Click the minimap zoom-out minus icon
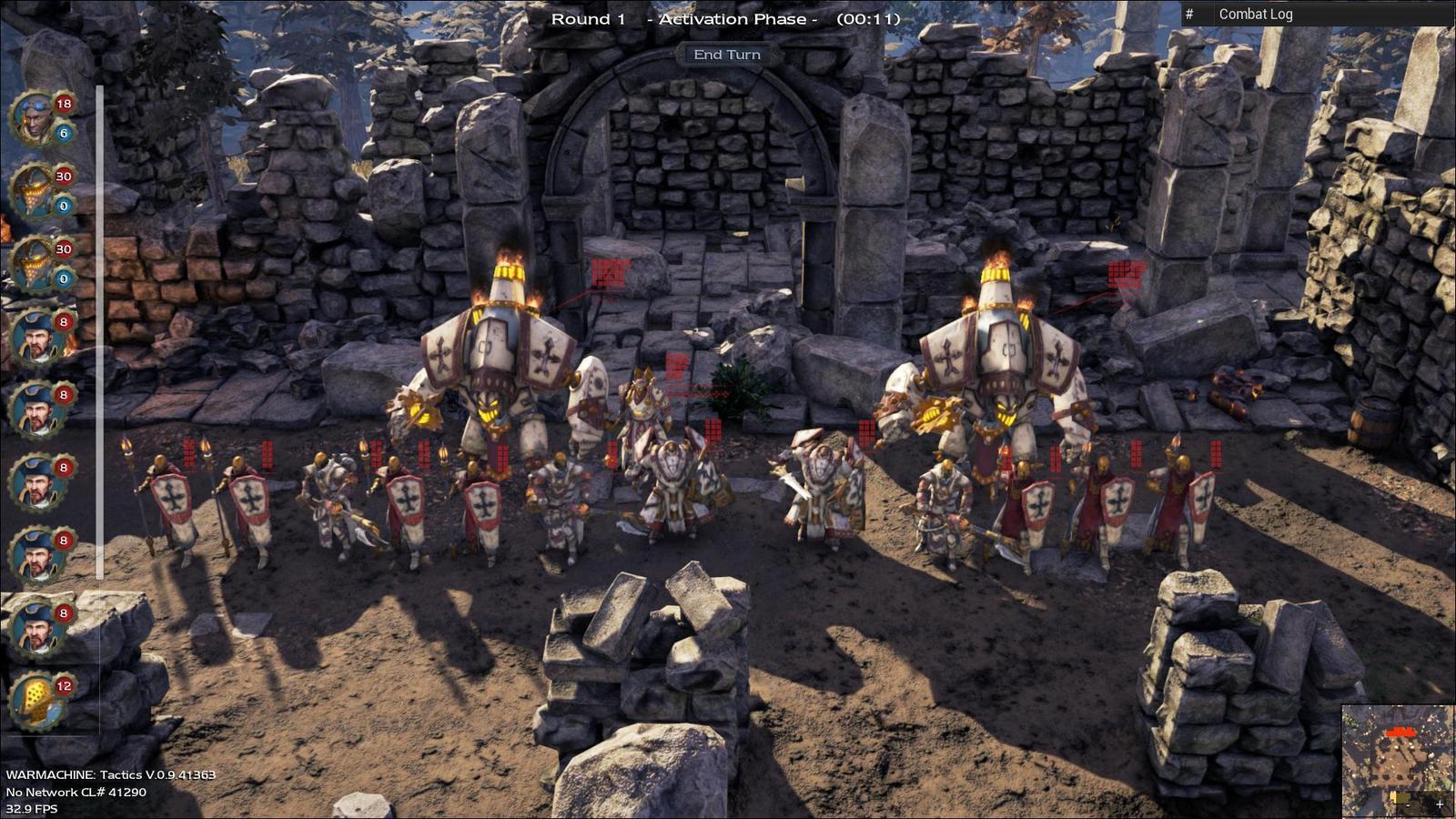Image resolution: width=1456 pixels, height=819 pixels. pyautogui.click(x=1408, y=804)
